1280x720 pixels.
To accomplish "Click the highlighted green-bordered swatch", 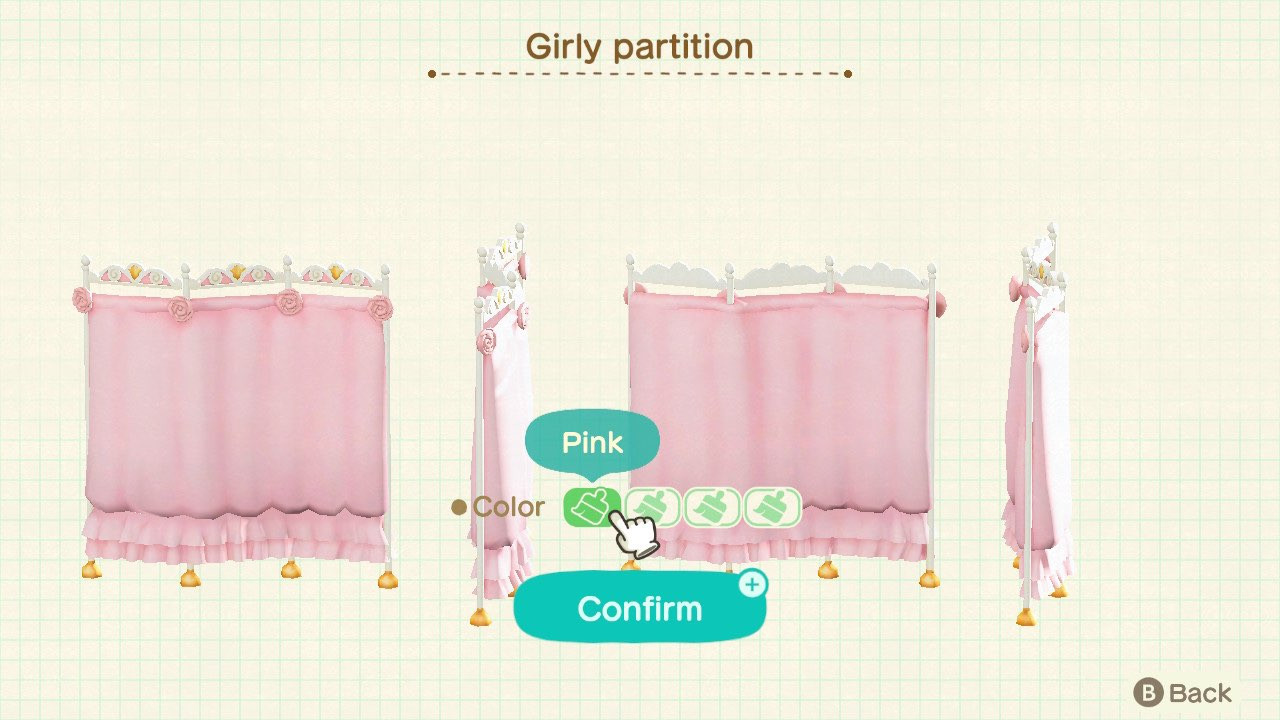I will pos(593,507).
